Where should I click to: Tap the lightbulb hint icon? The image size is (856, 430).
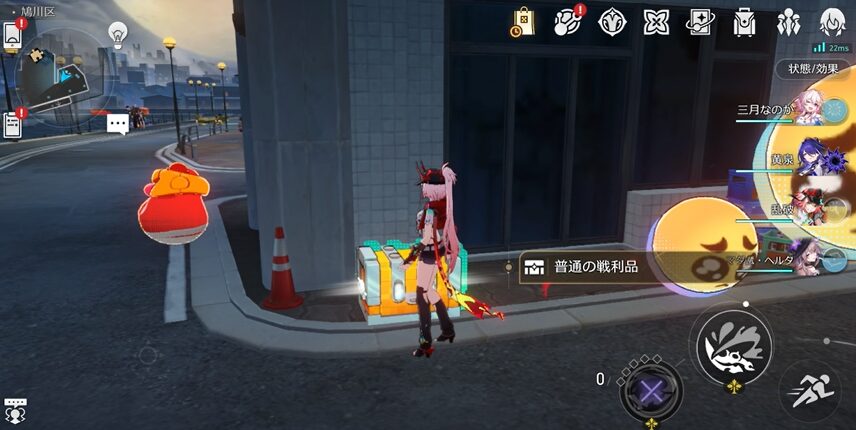pos(118,34)
